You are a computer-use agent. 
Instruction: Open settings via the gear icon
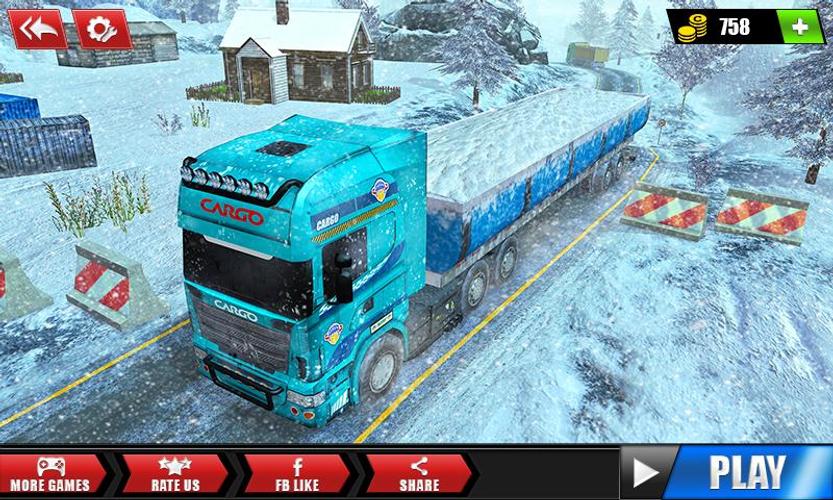(101, 29)
